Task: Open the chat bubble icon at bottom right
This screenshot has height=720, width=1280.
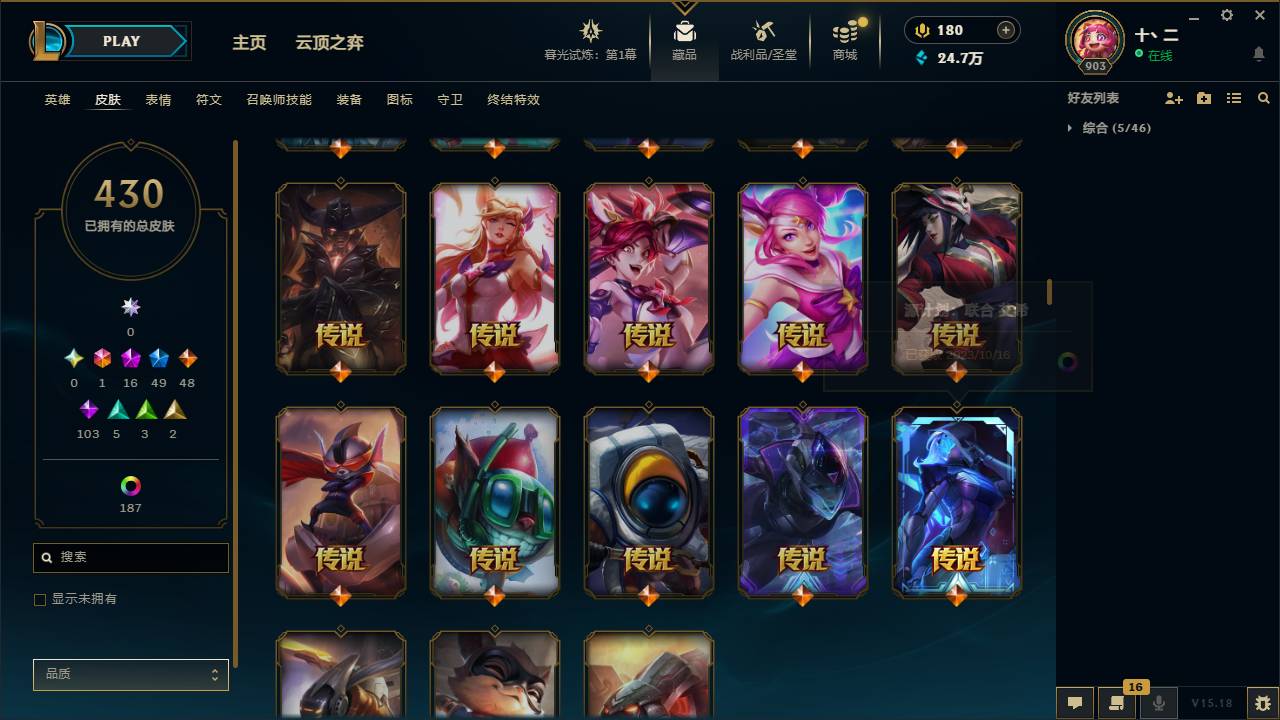Action: click(x=1075, y=703)
